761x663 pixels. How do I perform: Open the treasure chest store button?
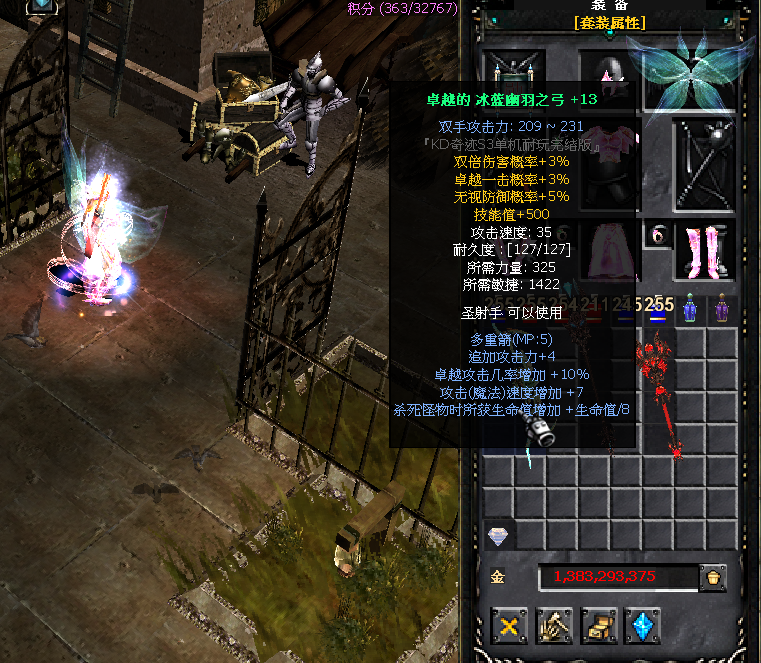coord(598,627)
